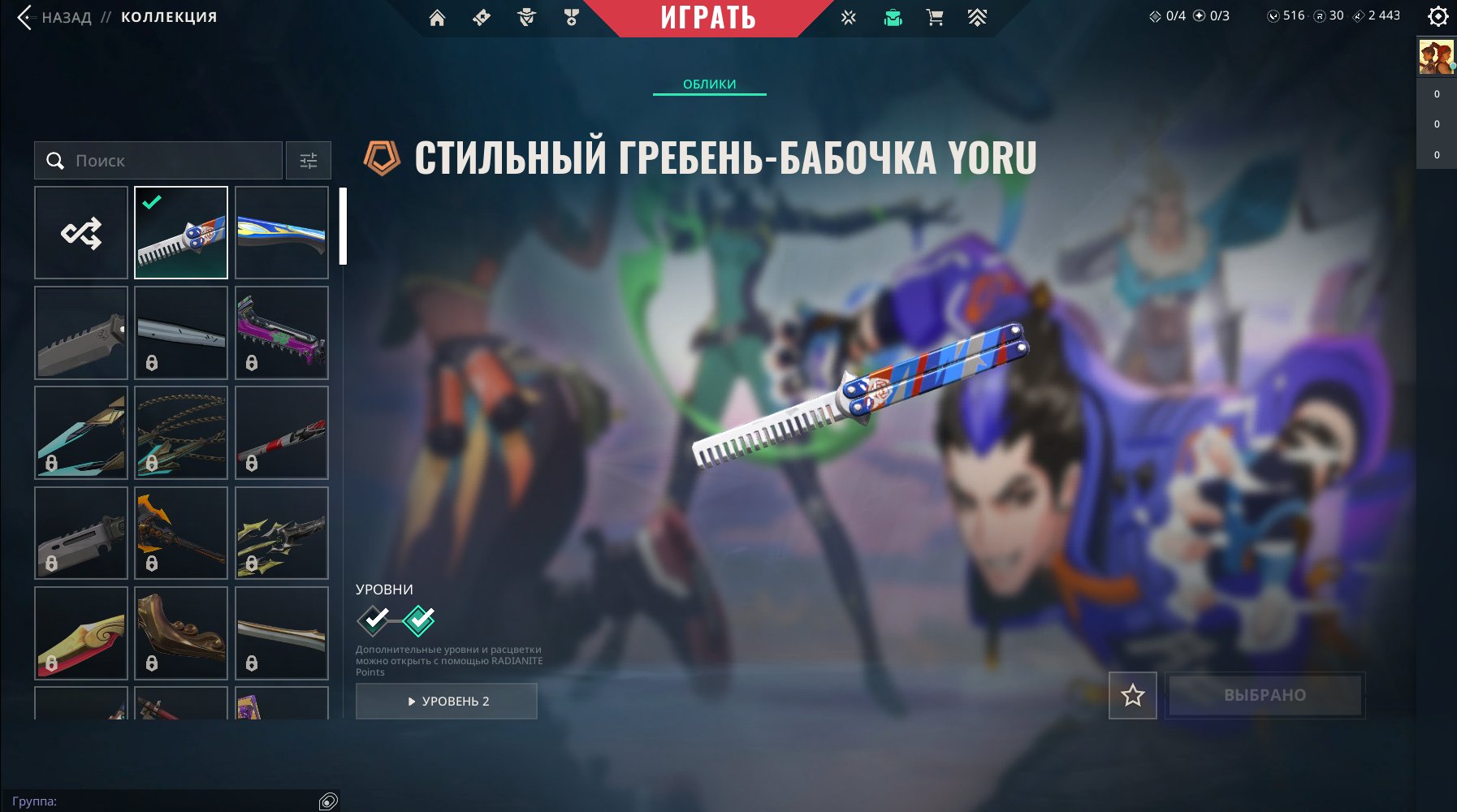Open the search filter options icon
This screenshot has height=812, width=1457.
(309, 160)
